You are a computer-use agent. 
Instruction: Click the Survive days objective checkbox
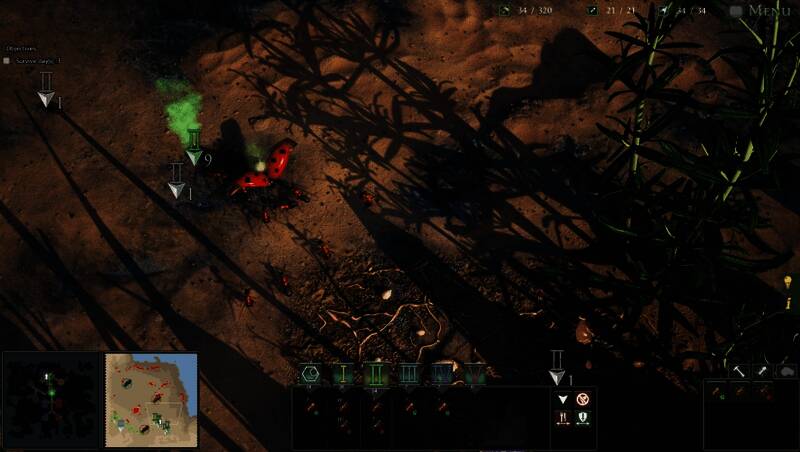(x=7, y=60)
